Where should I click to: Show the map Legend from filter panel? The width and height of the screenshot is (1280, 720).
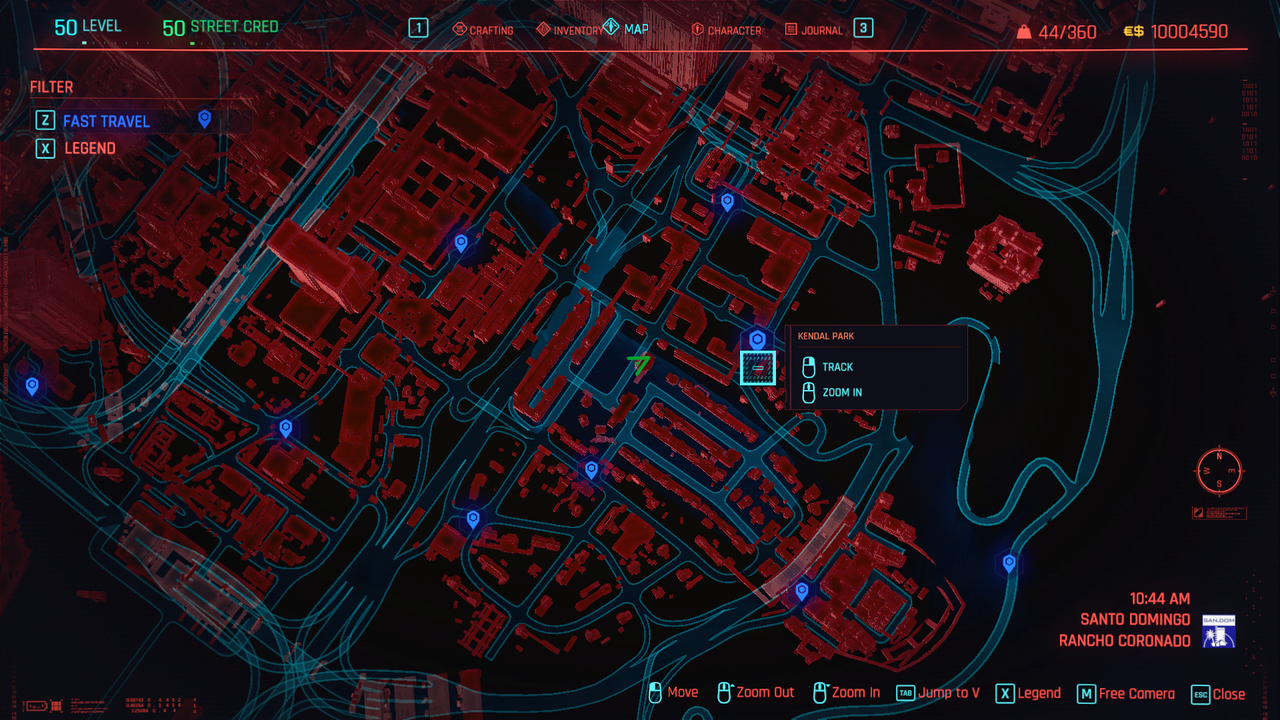(x=90, y=148)
